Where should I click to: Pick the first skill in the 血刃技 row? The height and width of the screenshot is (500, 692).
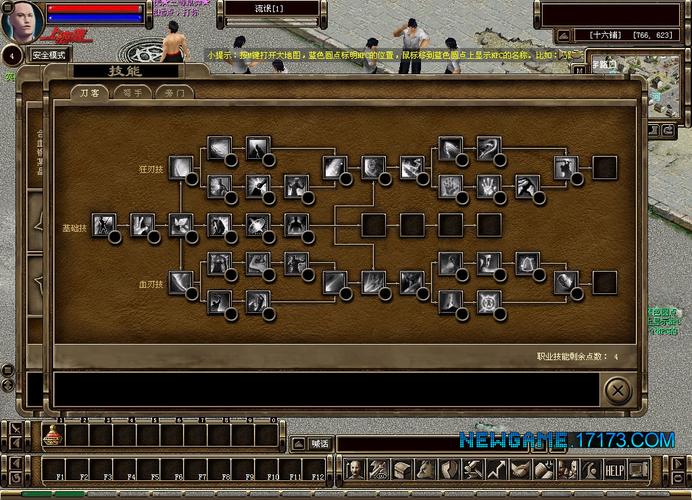pyautogui.click(x=180, y=283)
